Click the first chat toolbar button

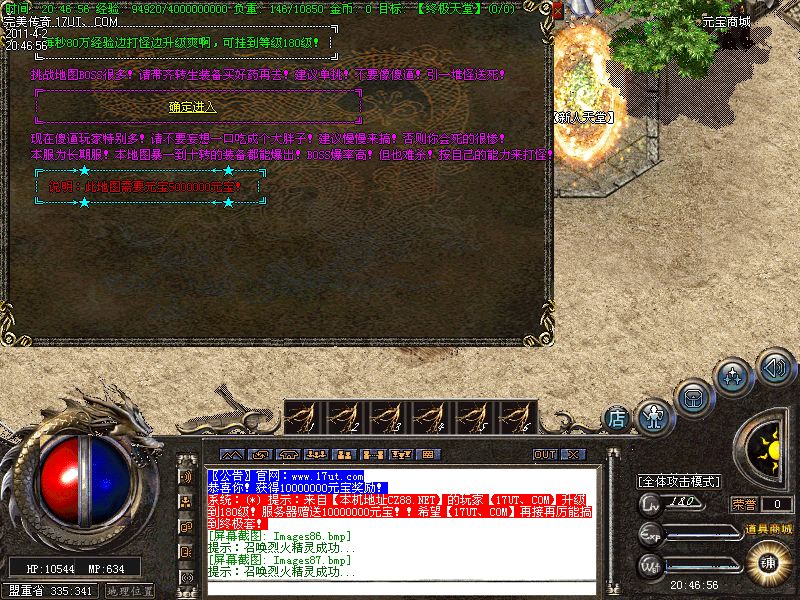click(230, 455)
